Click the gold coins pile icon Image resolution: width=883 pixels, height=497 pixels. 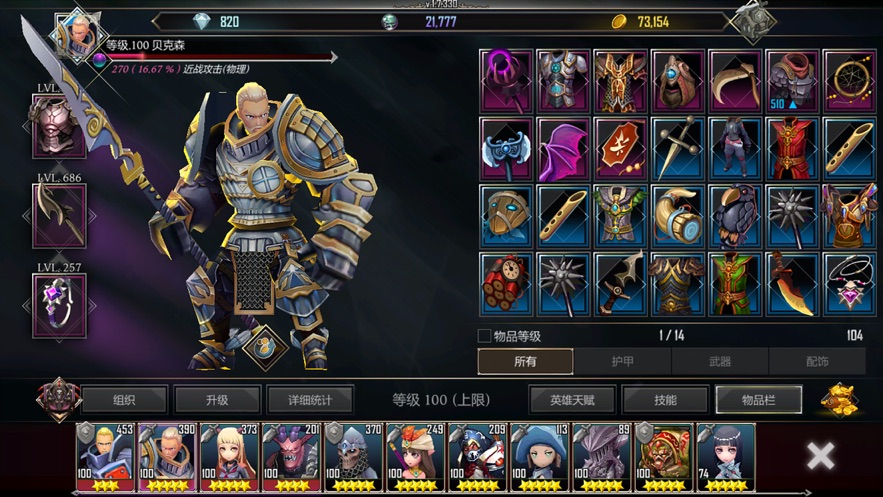pos(839,398)
